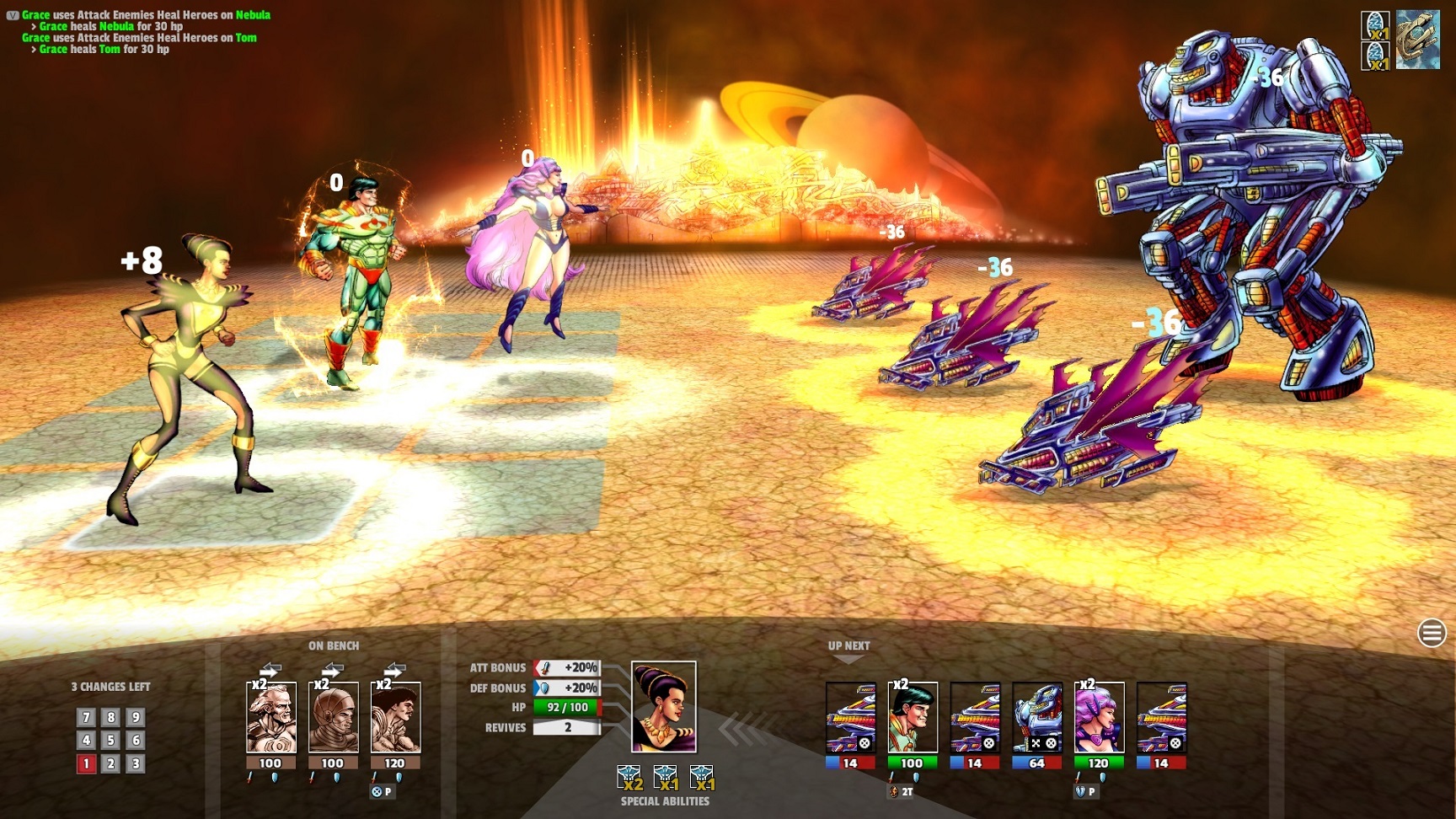Toggle the combat log collapse arrow
1456x819 pixels.
coord(13,15)
